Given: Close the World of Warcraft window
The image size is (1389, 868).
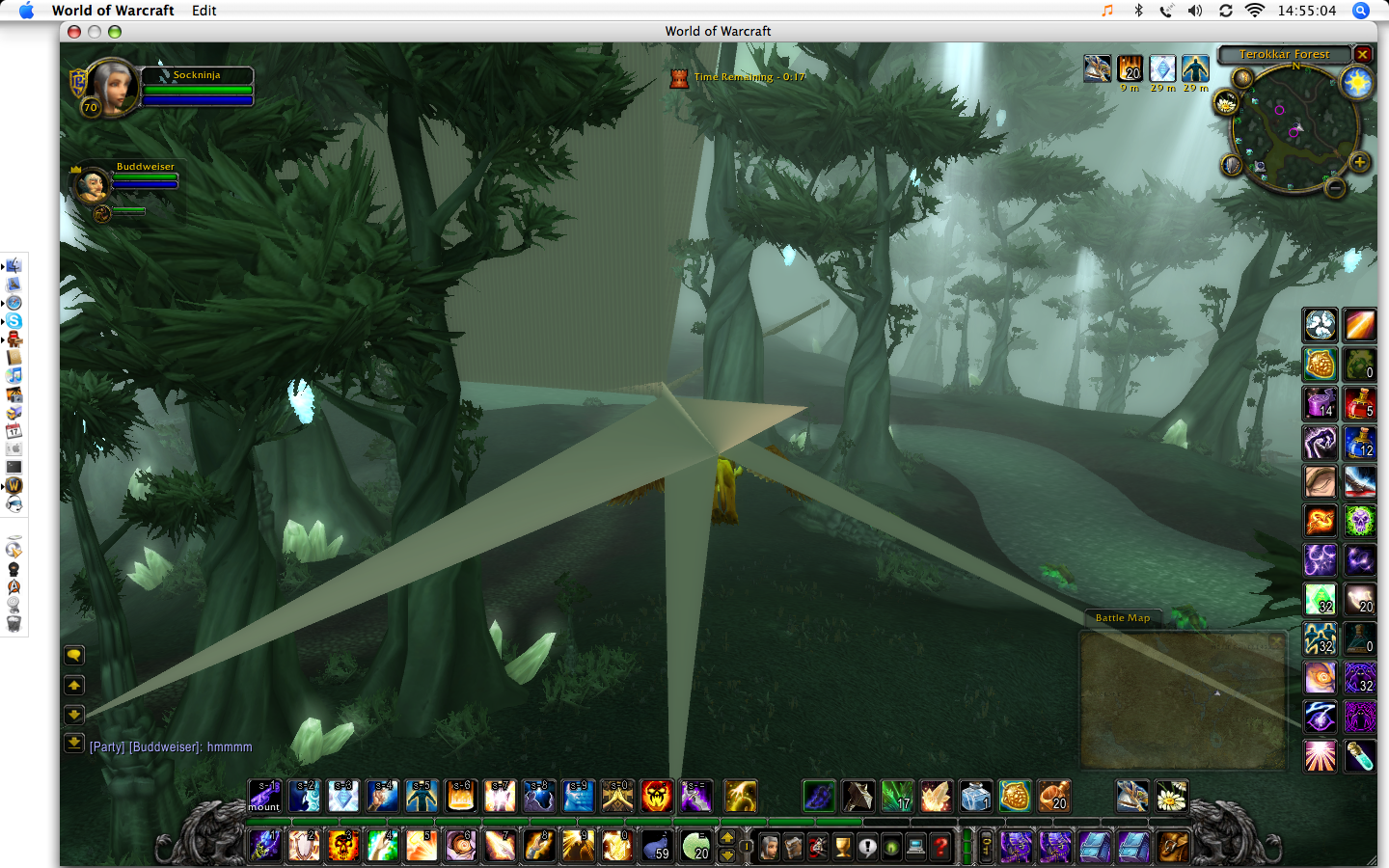Looking at the screenshot, I should pos(74,32).
